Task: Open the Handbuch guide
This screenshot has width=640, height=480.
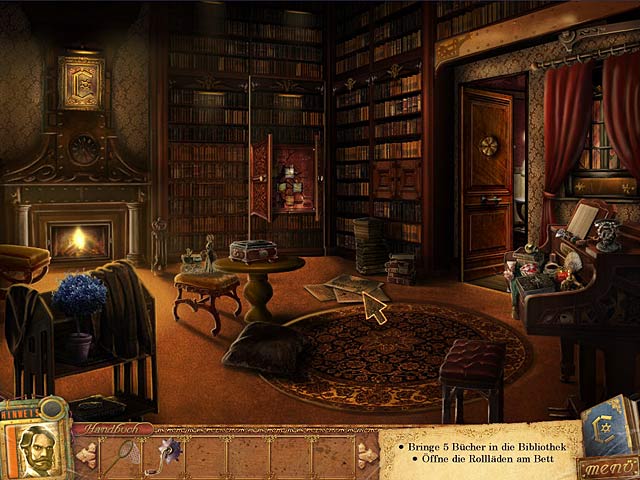Action: tap(112, 429)
